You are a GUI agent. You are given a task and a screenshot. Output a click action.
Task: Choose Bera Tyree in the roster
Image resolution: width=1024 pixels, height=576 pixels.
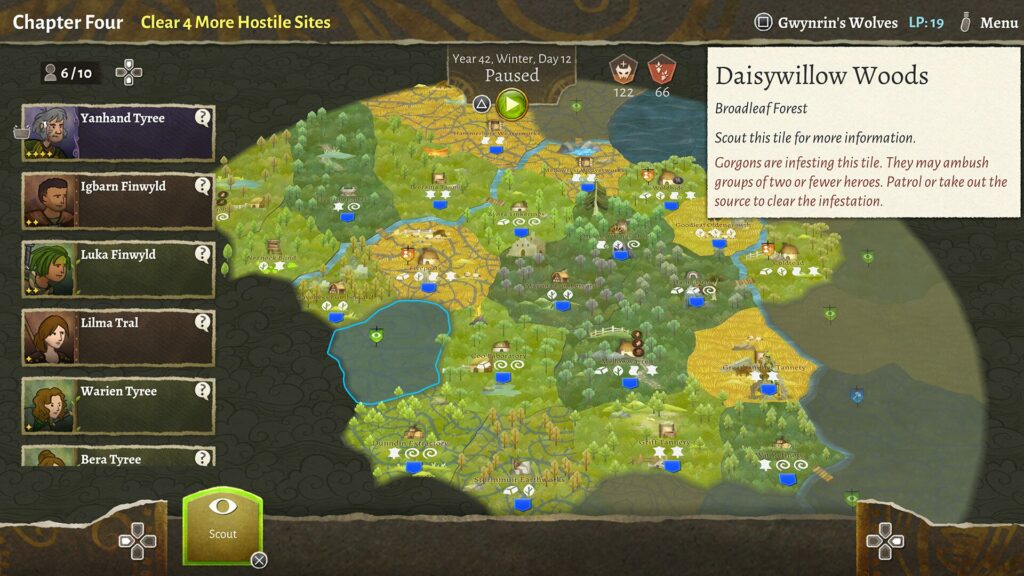click(x=118, y=459)
